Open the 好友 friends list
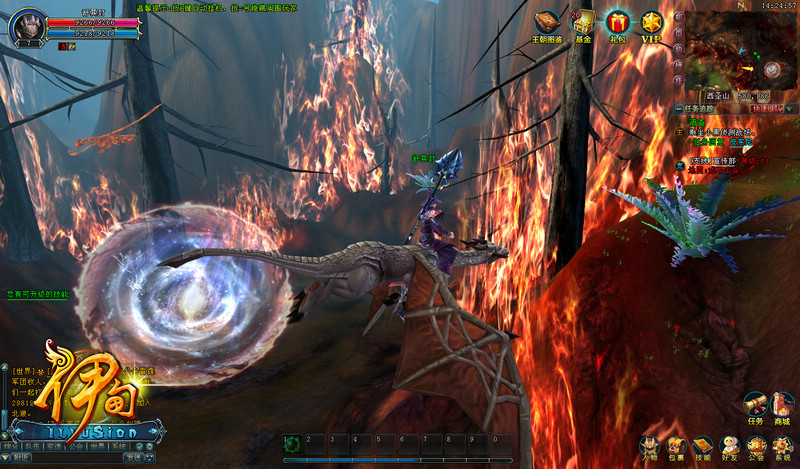Image resolution: width=800 pixels, height=469 pixels. [729, 447]
